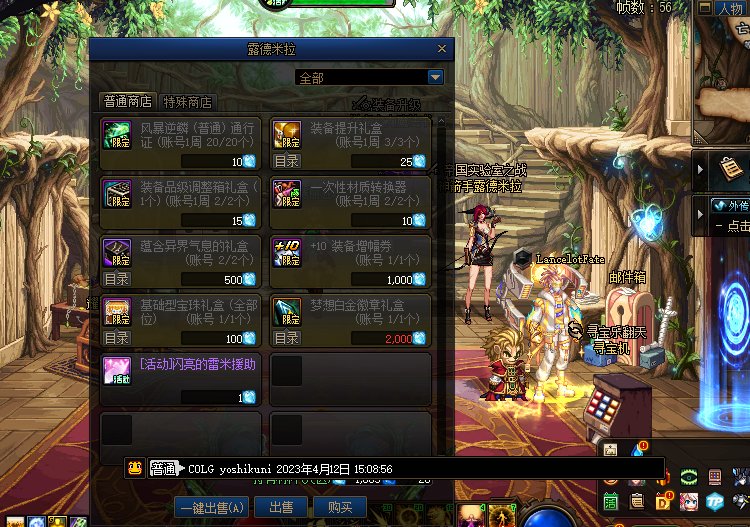Click the 出售 sell button

pos(282,507)
